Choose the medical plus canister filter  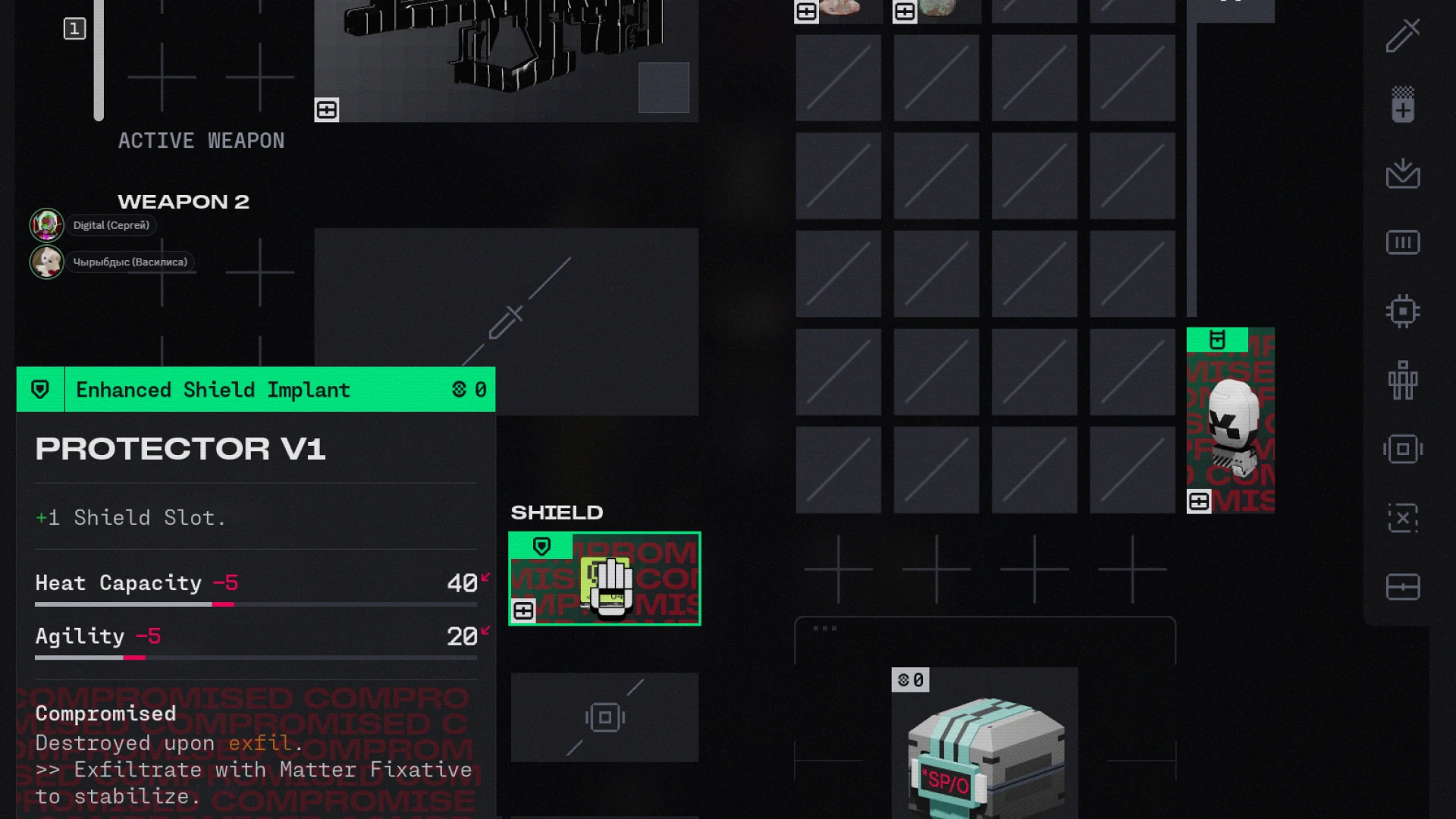click(x=1402, y=105)
